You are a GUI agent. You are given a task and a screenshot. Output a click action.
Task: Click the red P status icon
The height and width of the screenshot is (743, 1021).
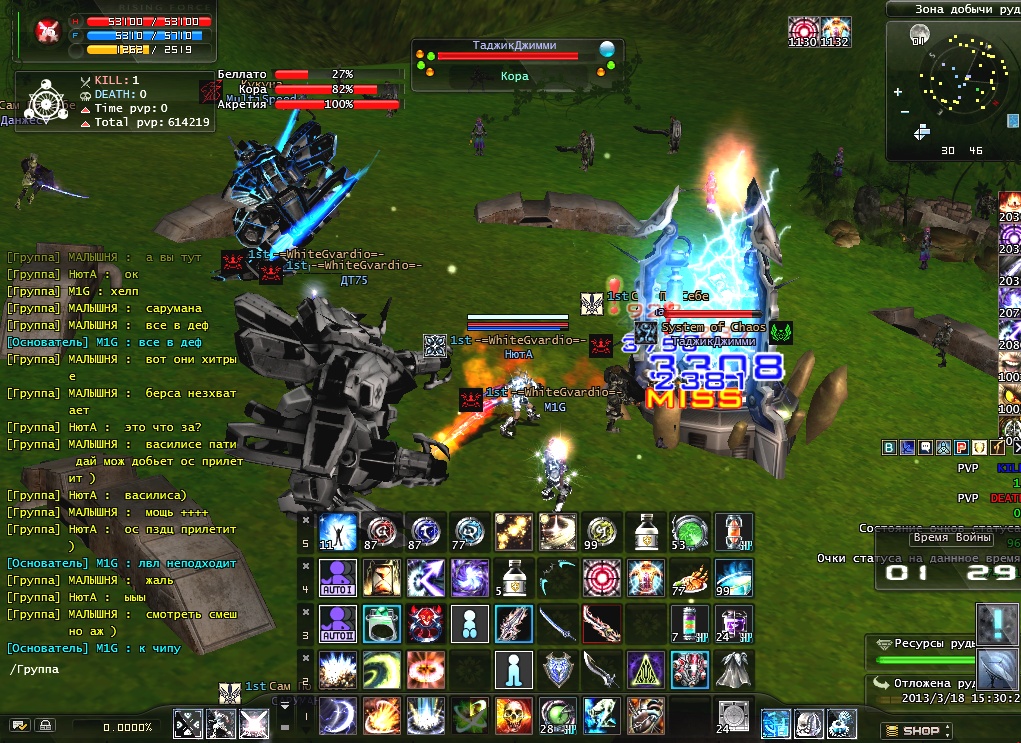pos(961,447)
